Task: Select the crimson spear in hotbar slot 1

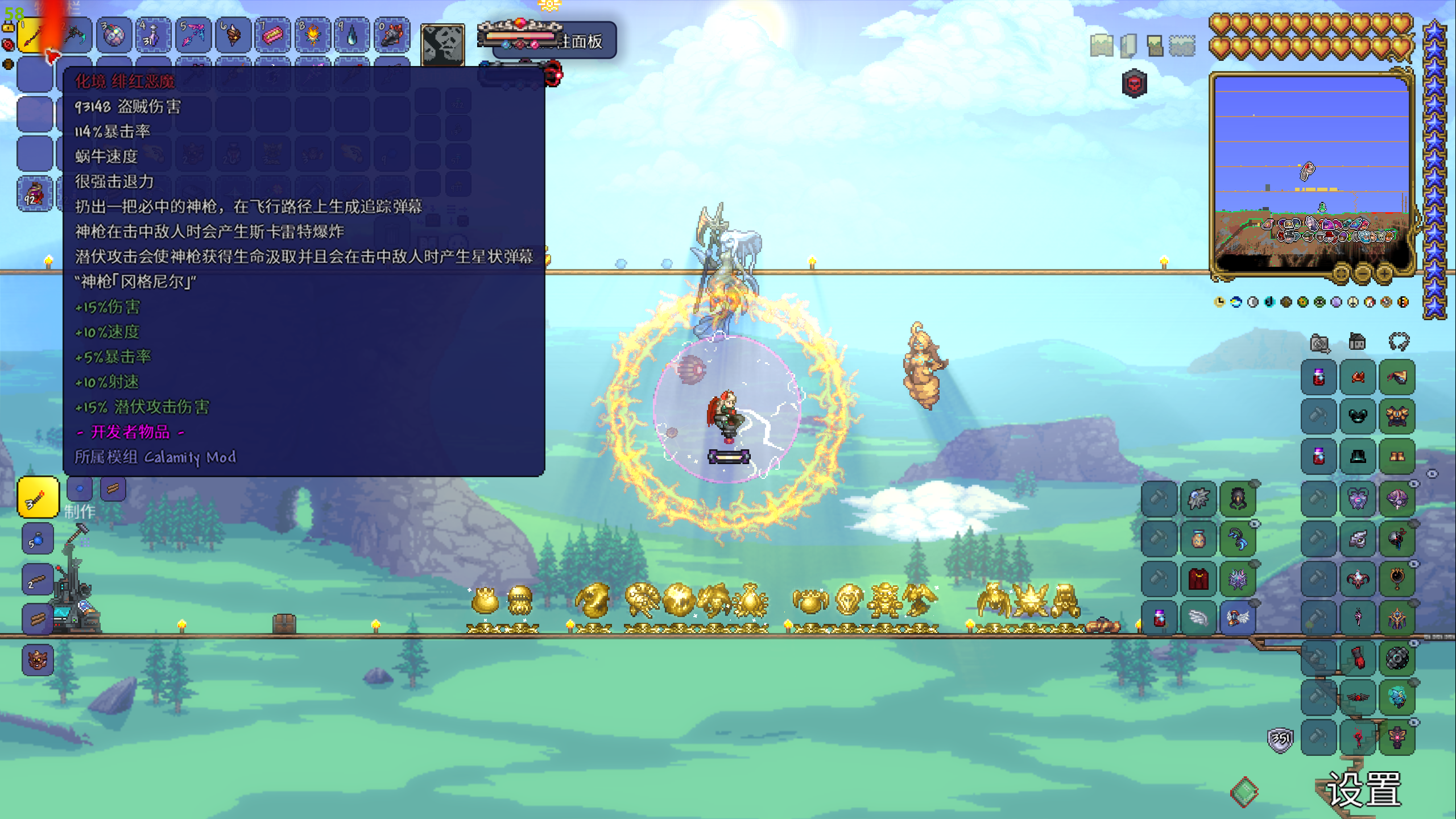Action: [33, 36]
